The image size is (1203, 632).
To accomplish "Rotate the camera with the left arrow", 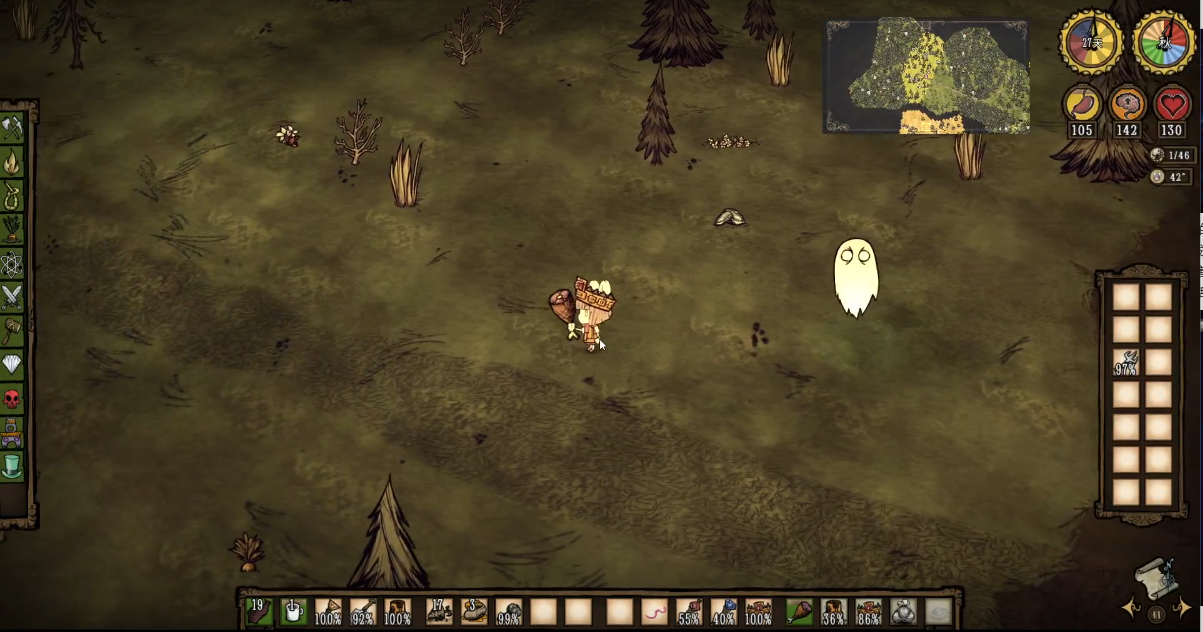I will click(1130, 606).
